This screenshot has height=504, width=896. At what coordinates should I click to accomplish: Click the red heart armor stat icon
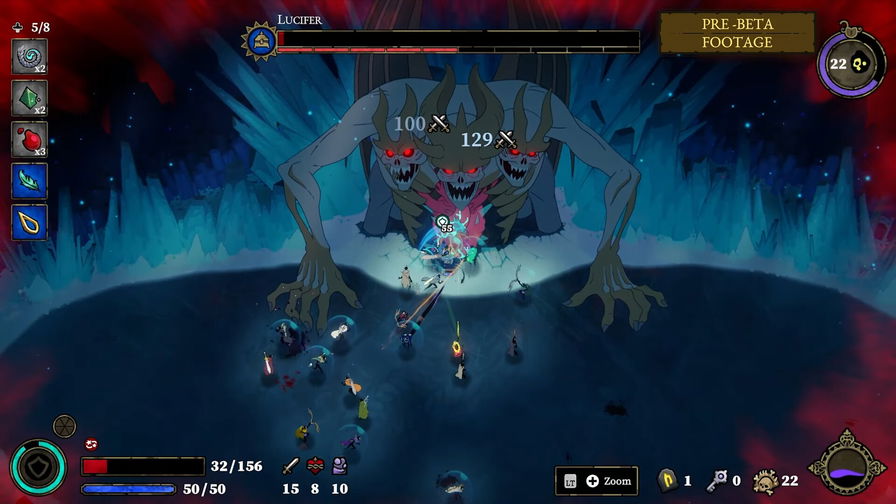point(316,466)
